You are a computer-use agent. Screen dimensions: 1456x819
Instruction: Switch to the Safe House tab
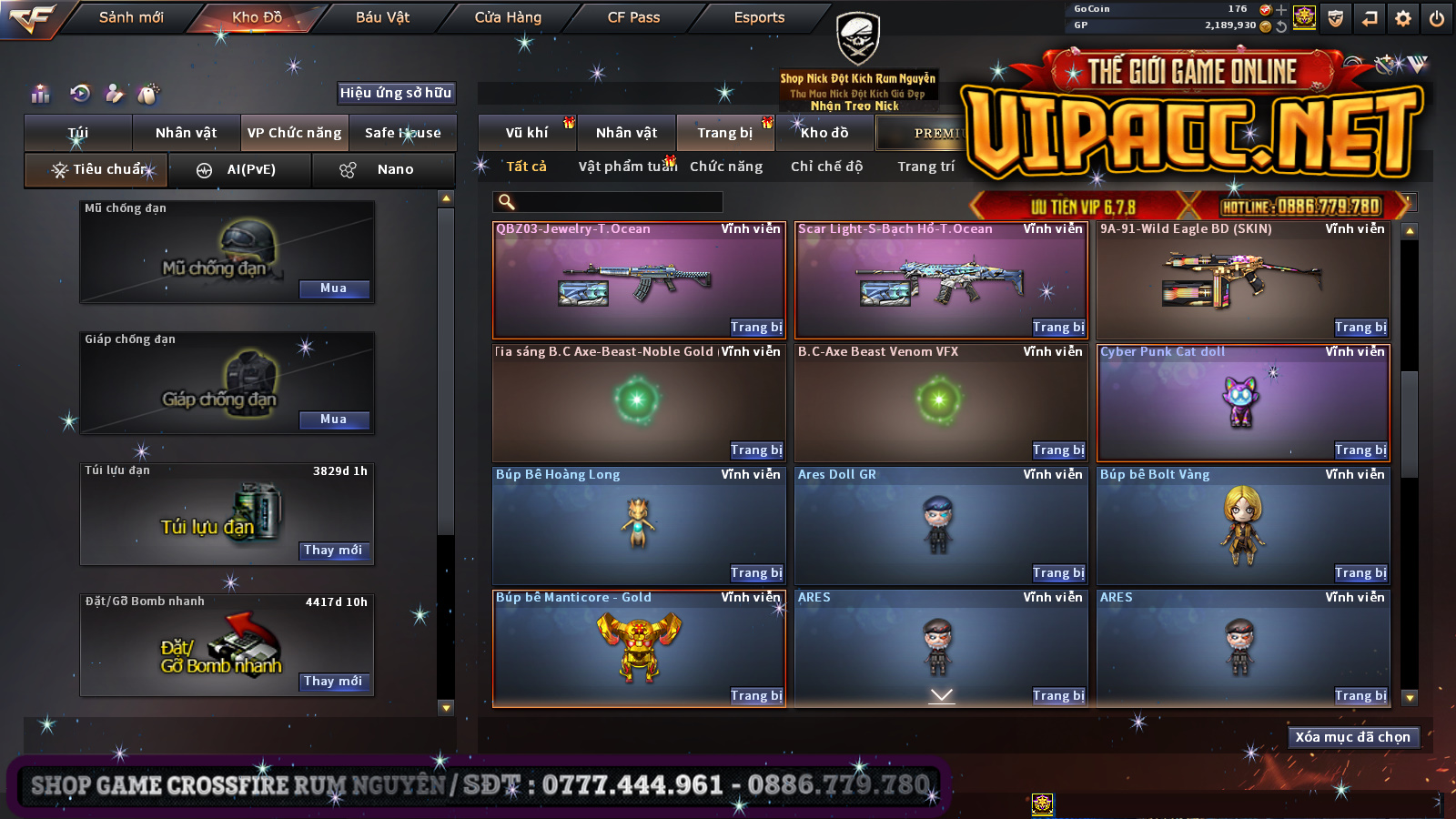pos(402,133)
